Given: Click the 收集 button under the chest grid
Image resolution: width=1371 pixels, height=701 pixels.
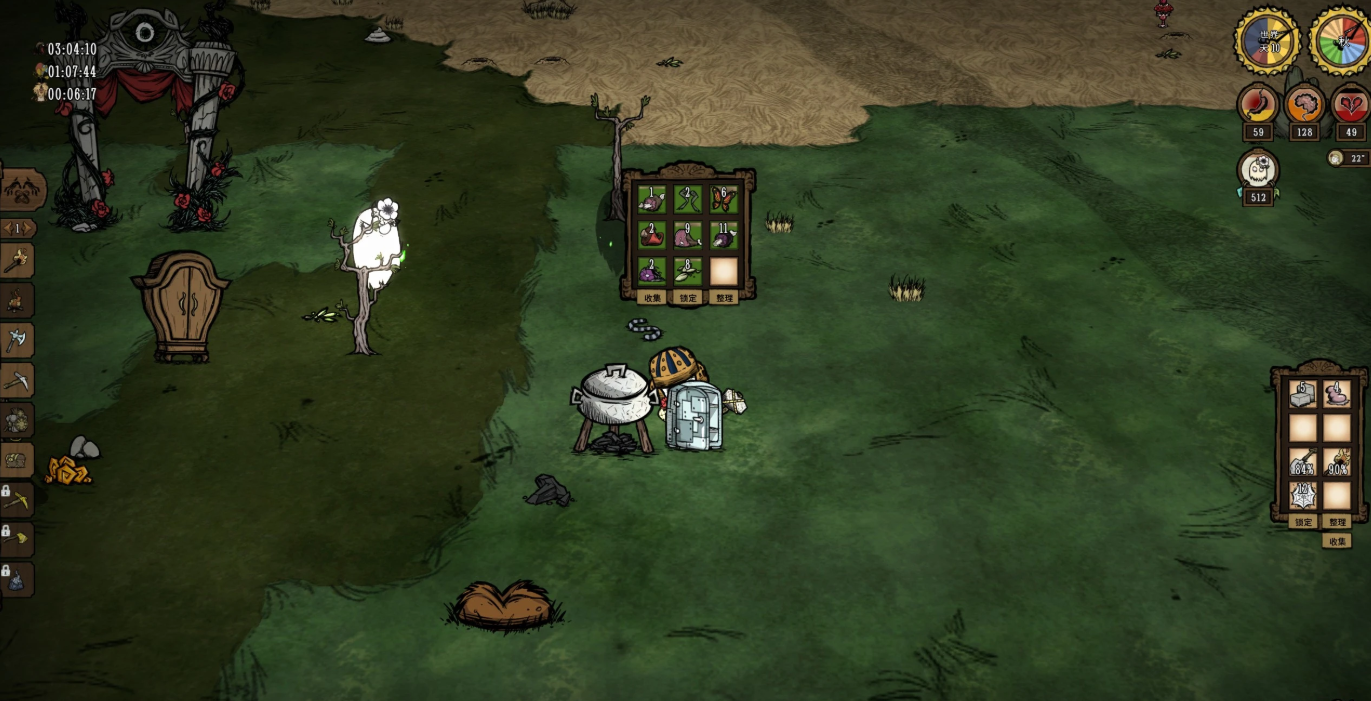Looking at the screenshot, I should (x=652, y=298).
